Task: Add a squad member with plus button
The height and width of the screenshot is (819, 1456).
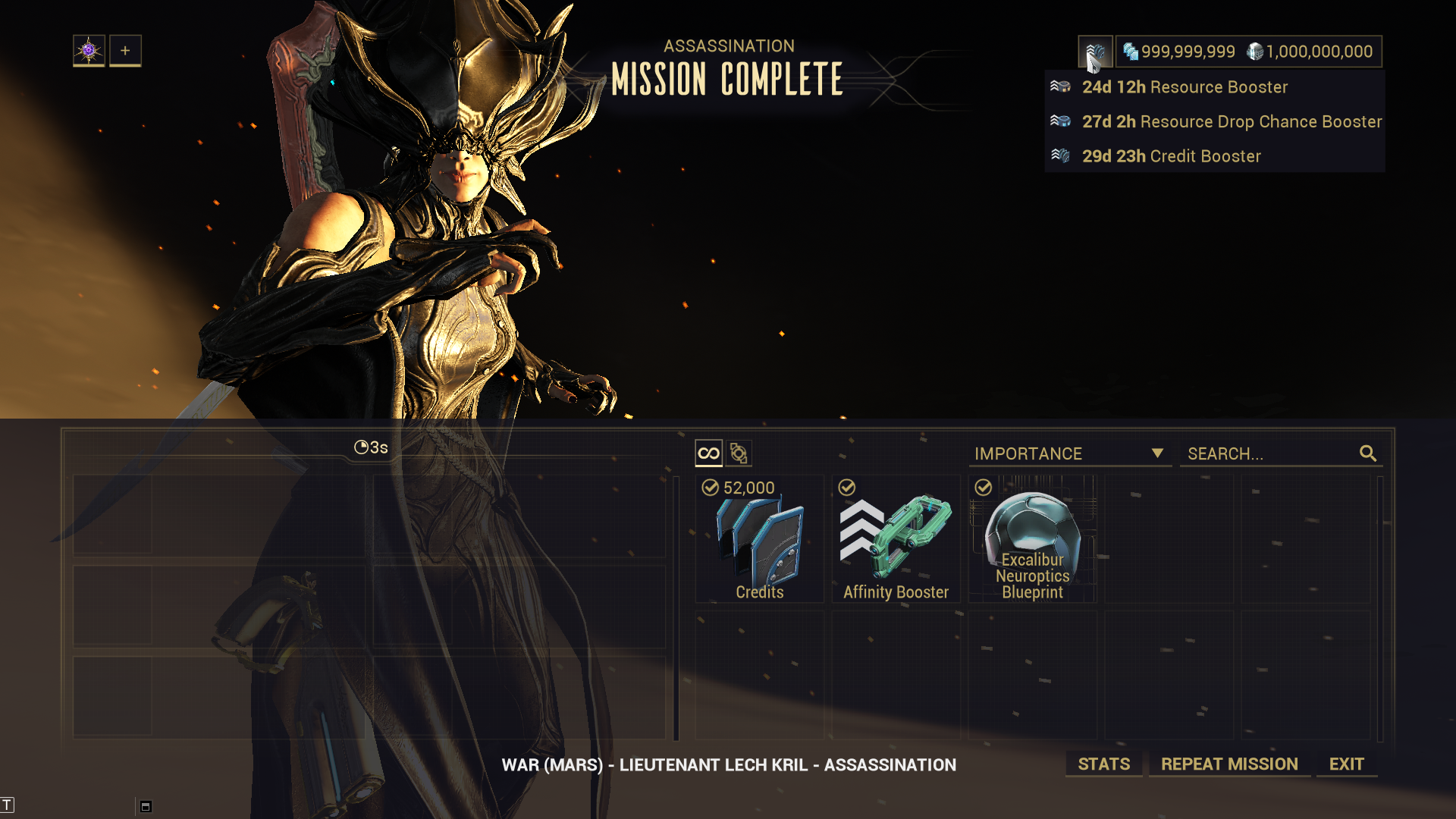Action: click(125, 51)
